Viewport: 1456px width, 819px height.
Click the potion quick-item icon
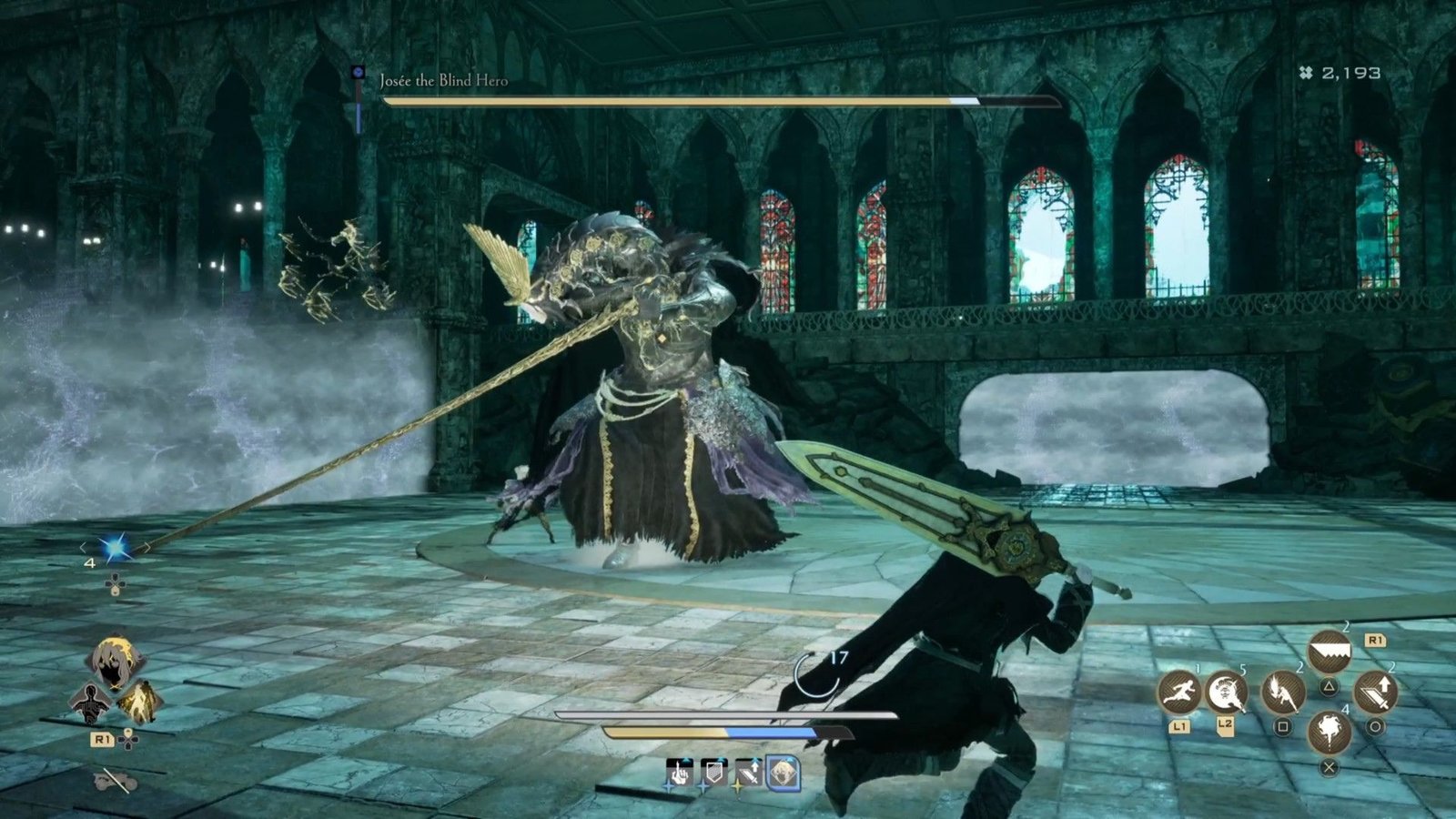coord(115,546)
